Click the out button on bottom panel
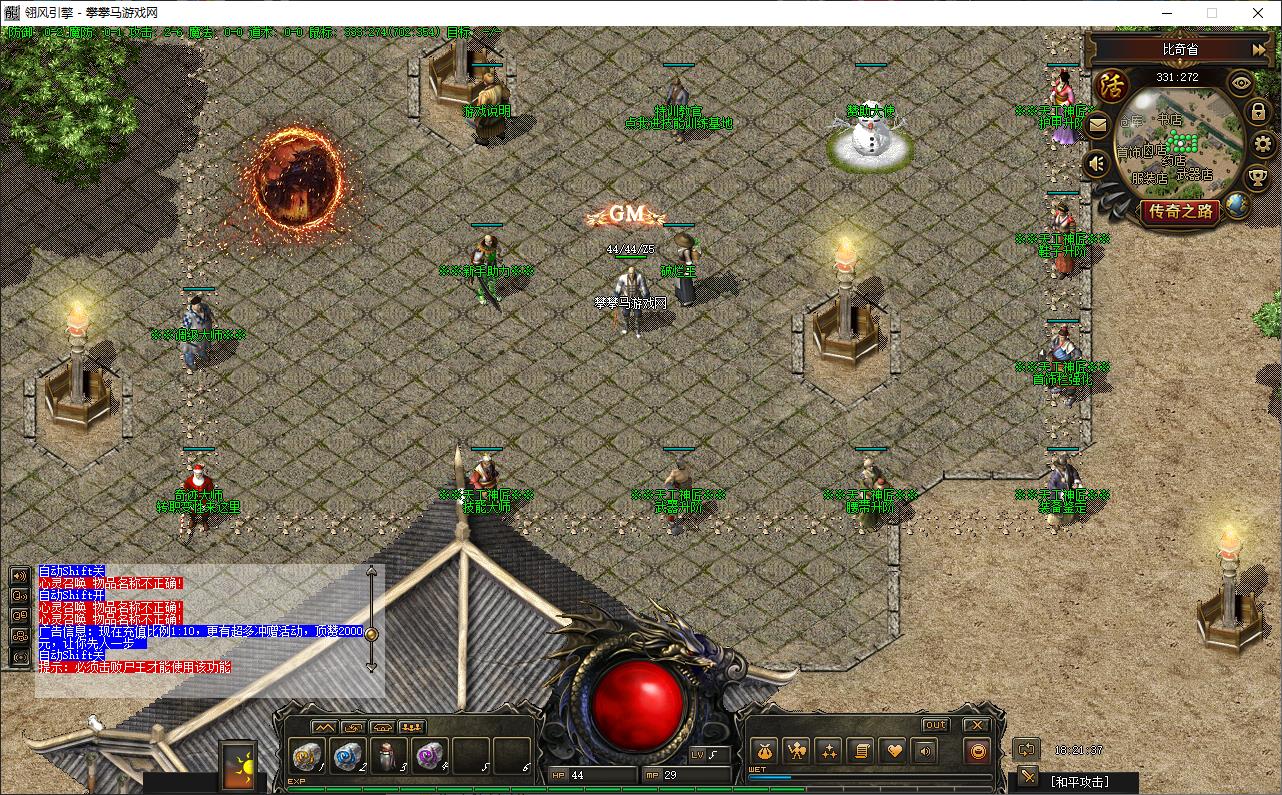 935,725
